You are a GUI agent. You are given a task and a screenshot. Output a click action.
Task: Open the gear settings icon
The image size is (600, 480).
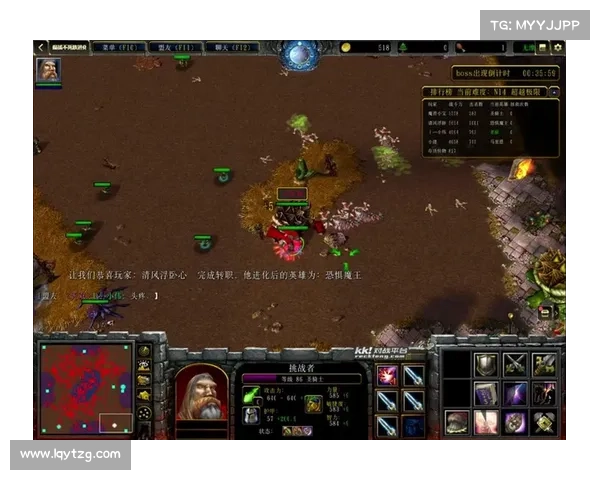(558, 47)
